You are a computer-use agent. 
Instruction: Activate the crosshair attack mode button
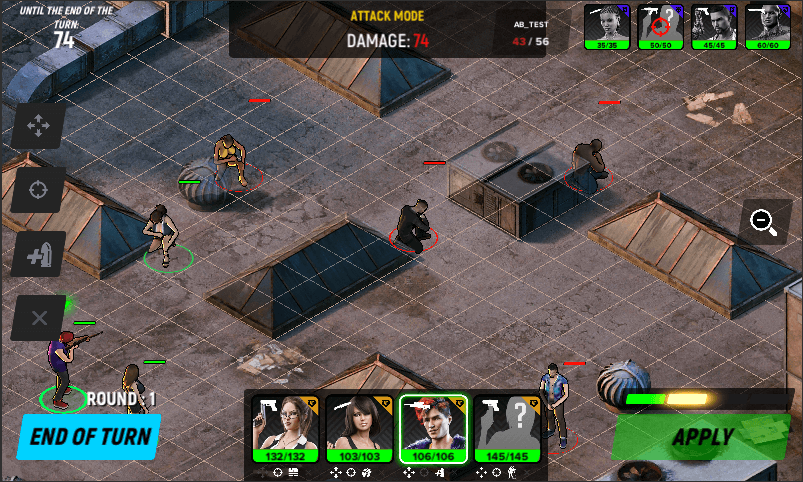(39, 189)
